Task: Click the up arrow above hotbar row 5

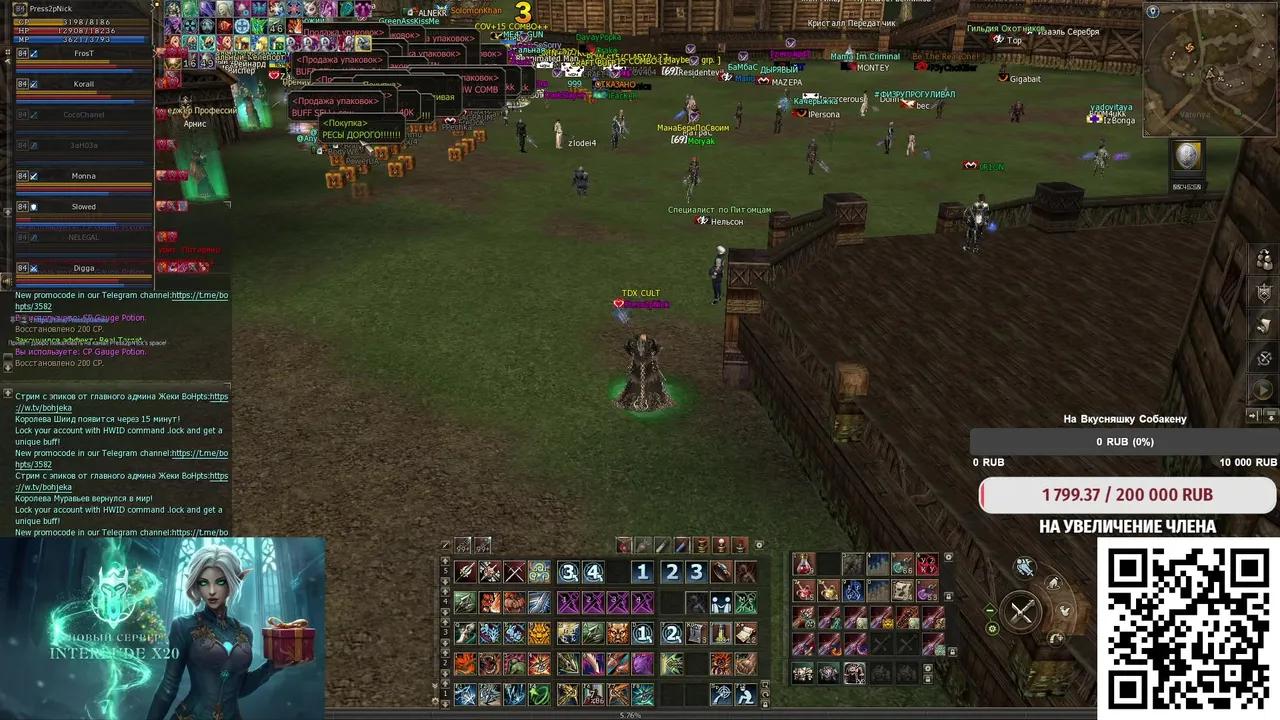Action: (445, 561)
